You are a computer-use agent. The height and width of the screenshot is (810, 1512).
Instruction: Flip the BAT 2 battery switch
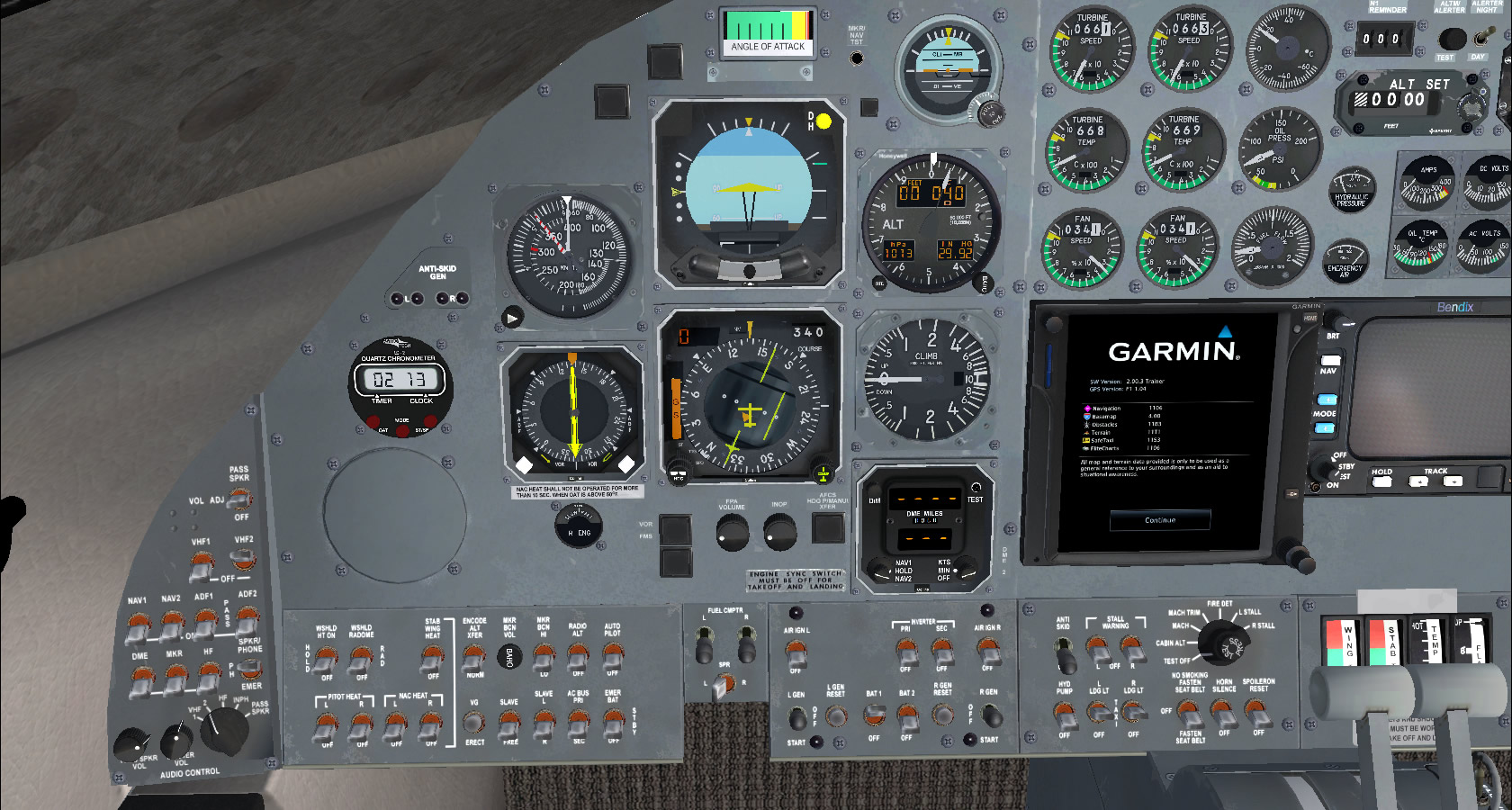click(907, 716)
